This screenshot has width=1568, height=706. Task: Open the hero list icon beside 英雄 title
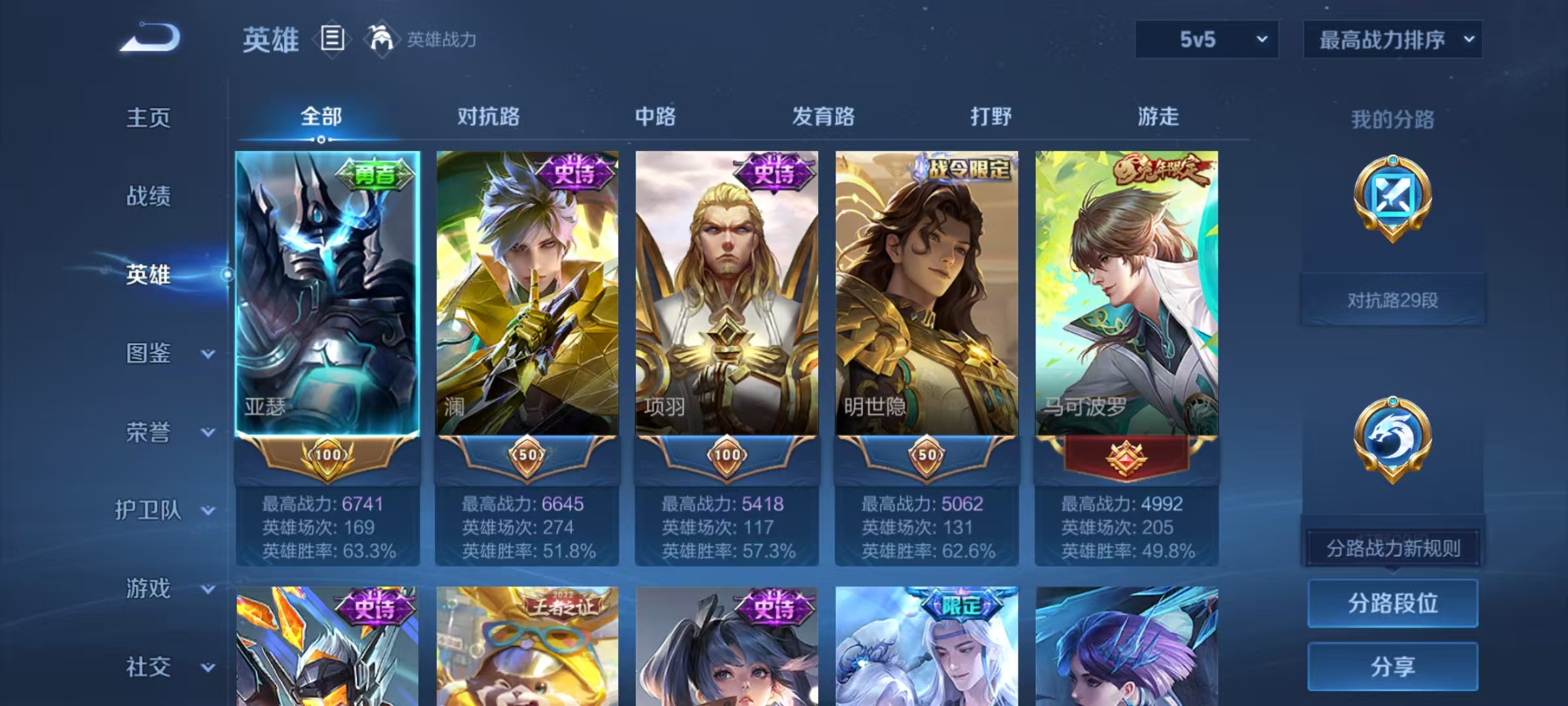[x=331, y=39]
